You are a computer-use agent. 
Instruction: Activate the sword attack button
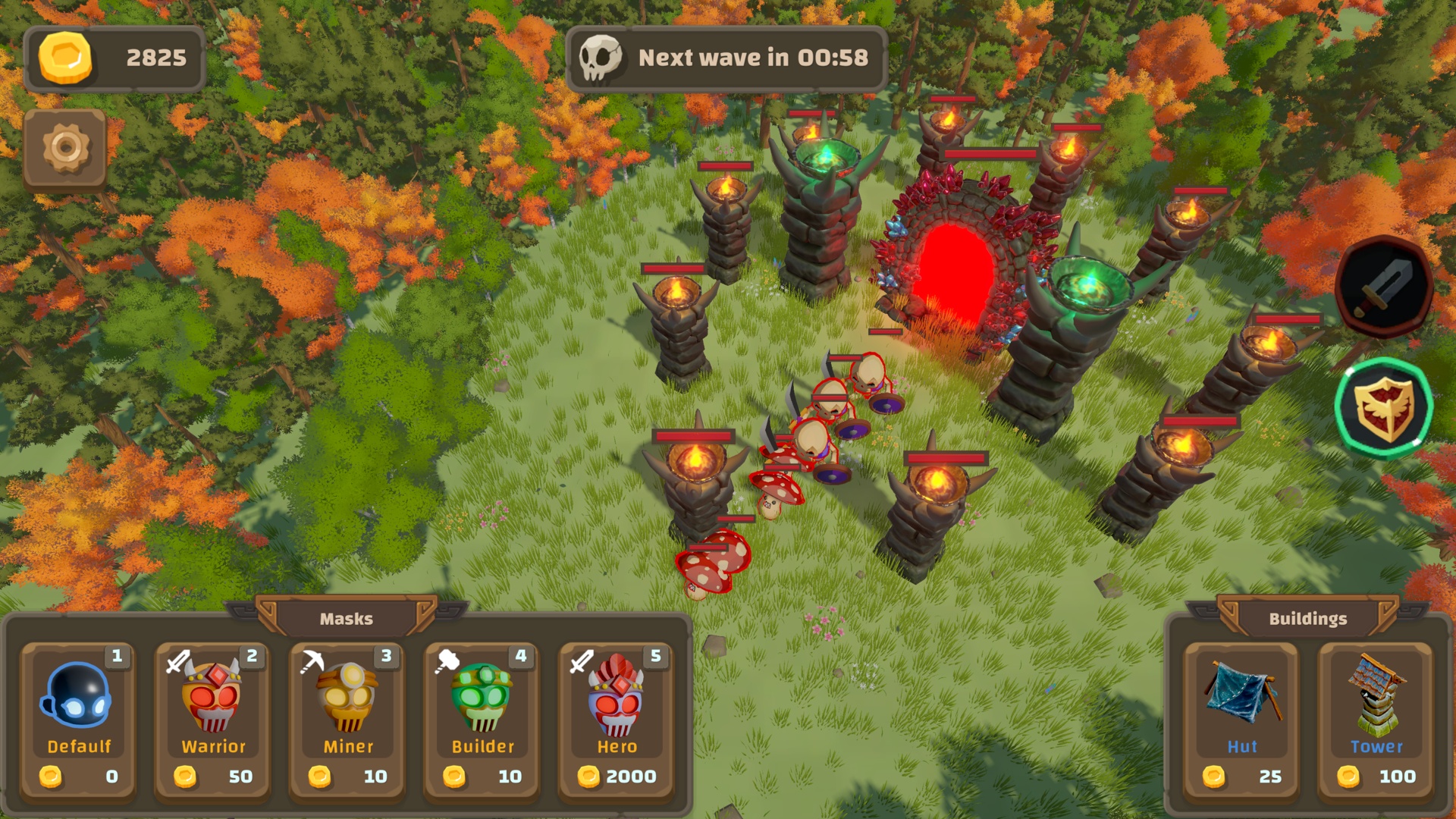coord(1383,287)
